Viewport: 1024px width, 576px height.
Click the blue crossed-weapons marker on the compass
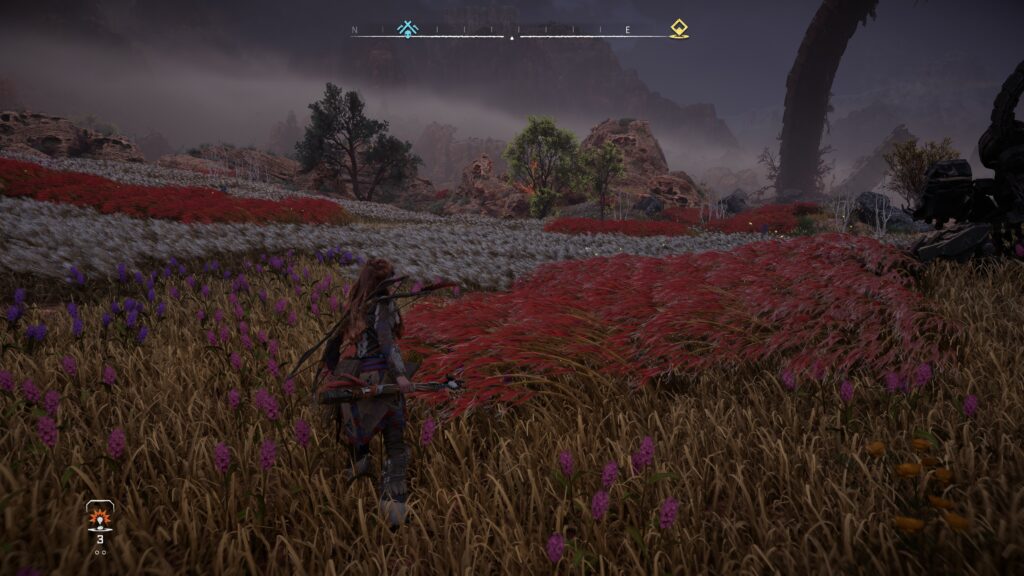pyautogui.click(x=407, y=28)
